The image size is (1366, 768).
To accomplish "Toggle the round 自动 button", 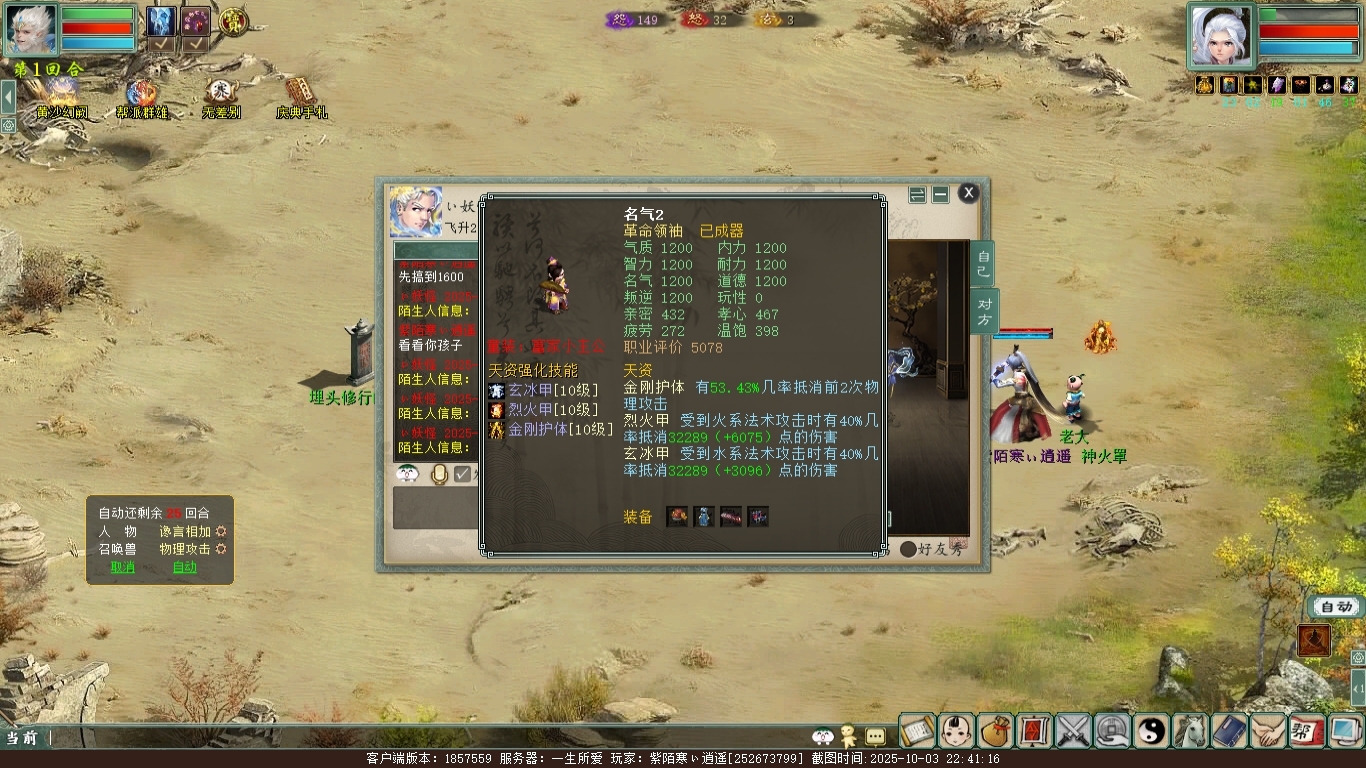I will [1336, 606].
